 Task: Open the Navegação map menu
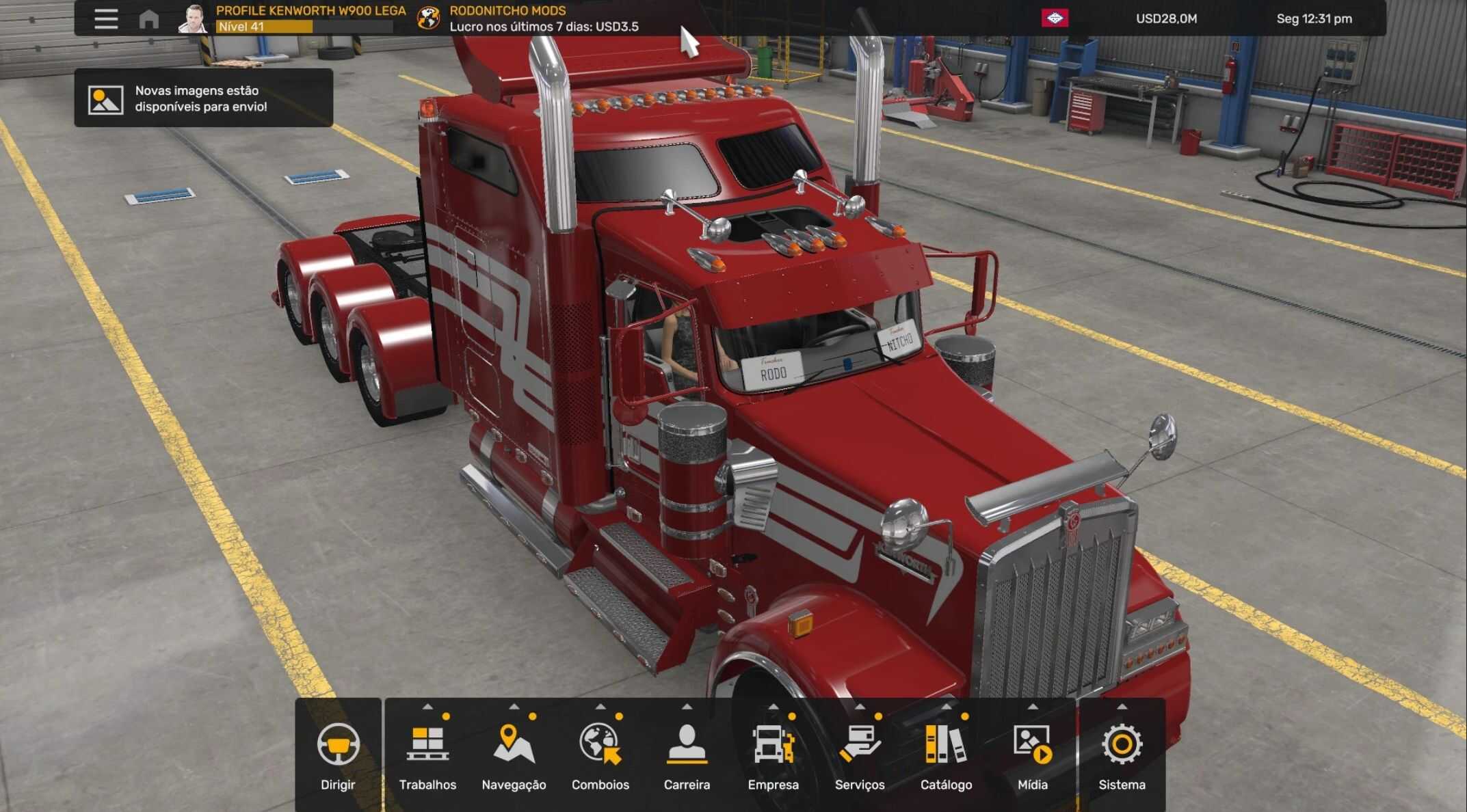click(514, 754)
